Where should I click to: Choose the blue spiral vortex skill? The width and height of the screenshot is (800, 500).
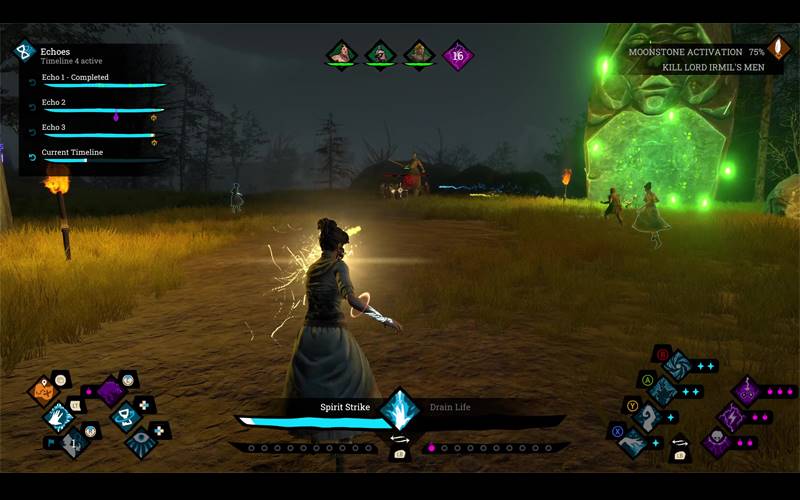click(677, 366)
